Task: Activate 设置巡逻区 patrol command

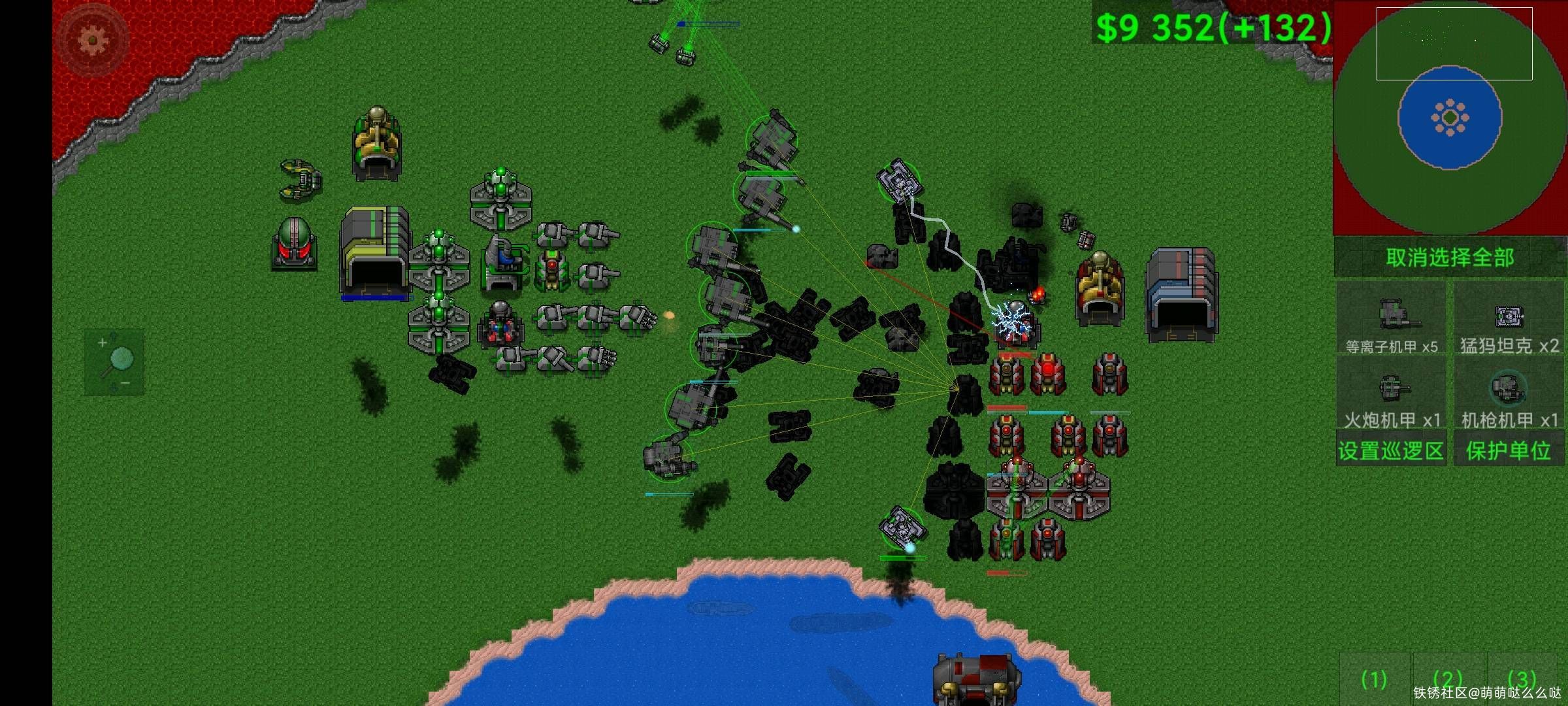Action: (x=1391, y=450)
